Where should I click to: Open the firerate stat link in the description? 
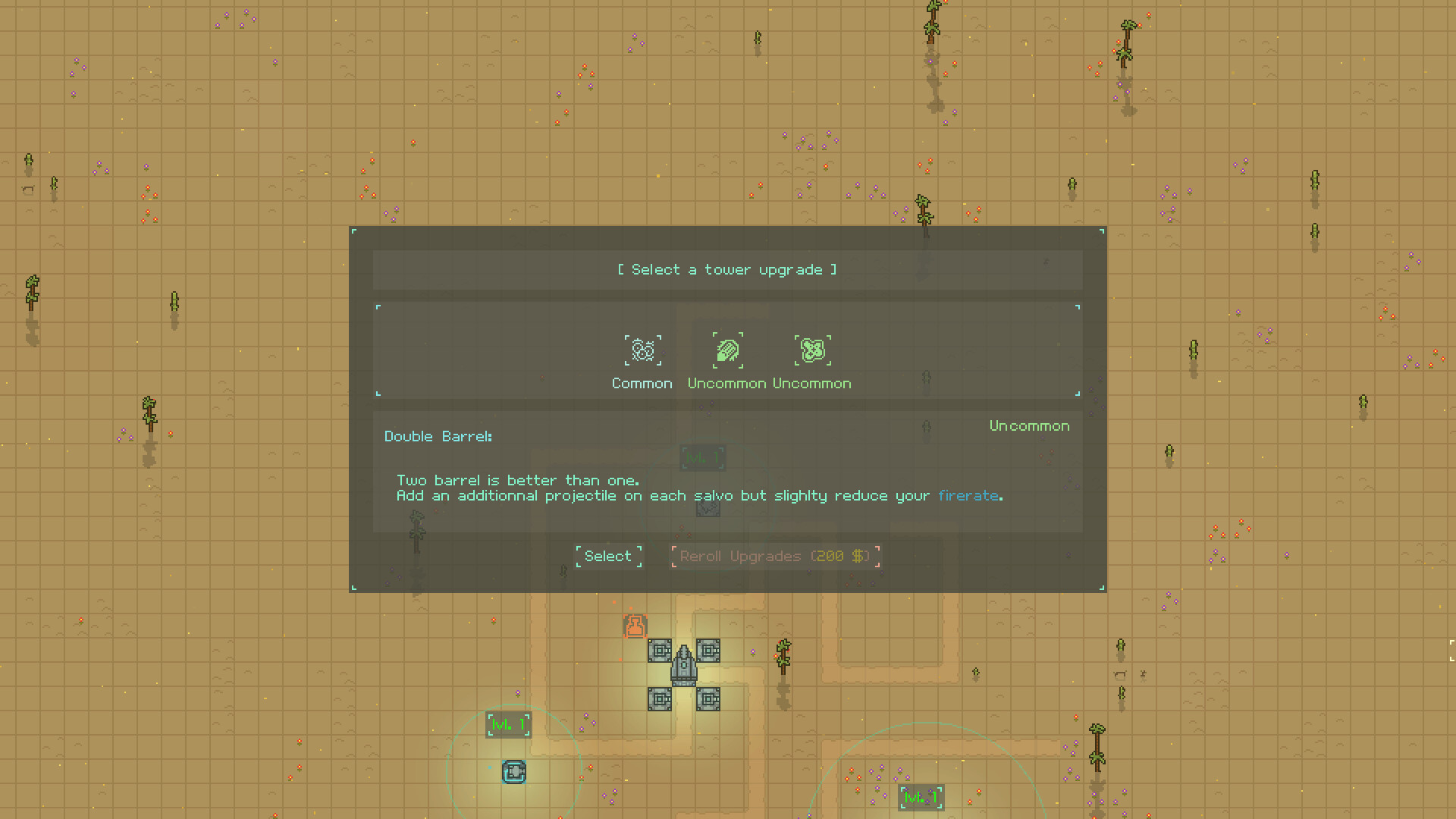click(969, 495)
